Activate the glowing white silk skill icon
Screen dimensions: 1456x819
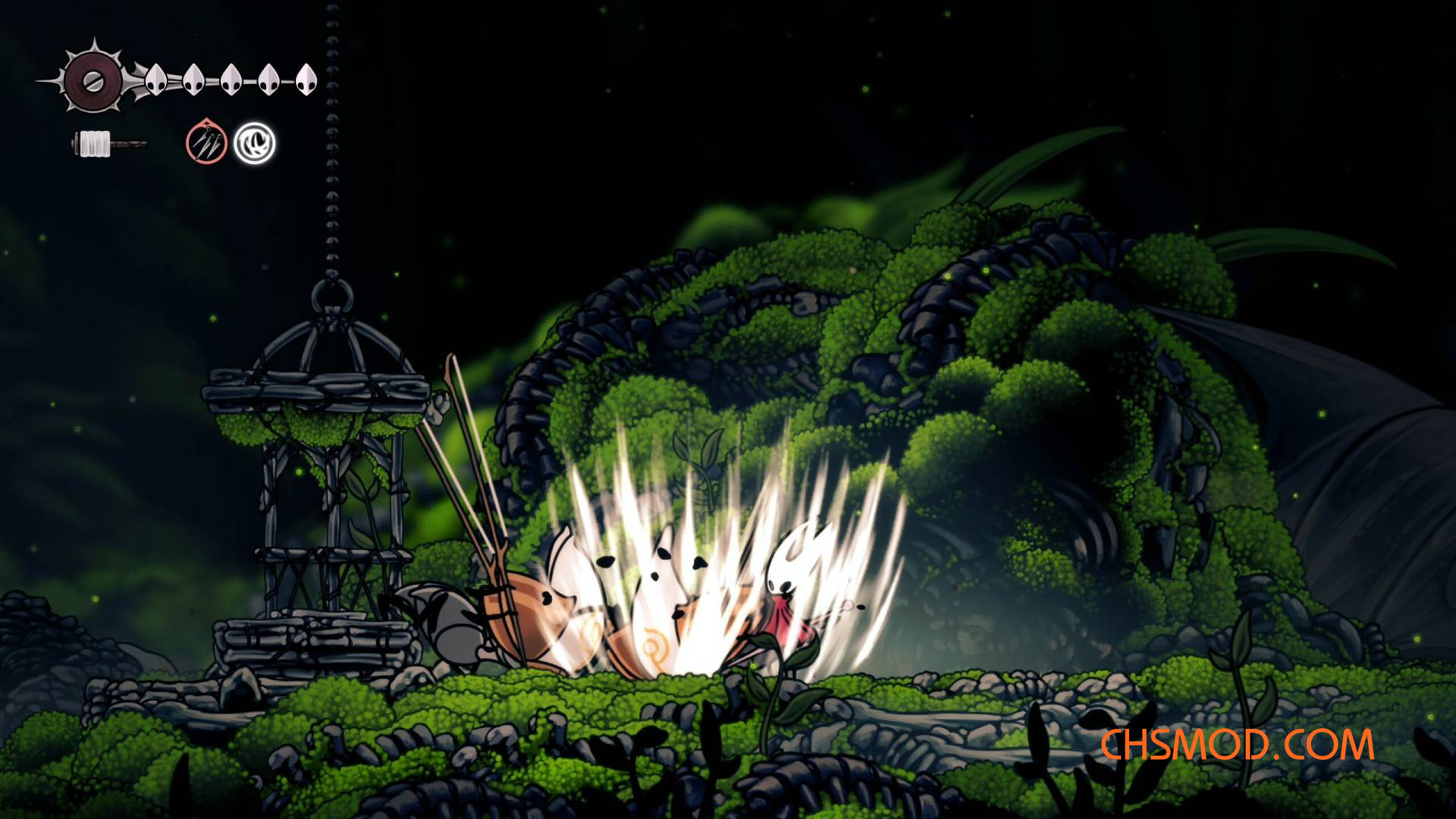[x=254, y=143]
